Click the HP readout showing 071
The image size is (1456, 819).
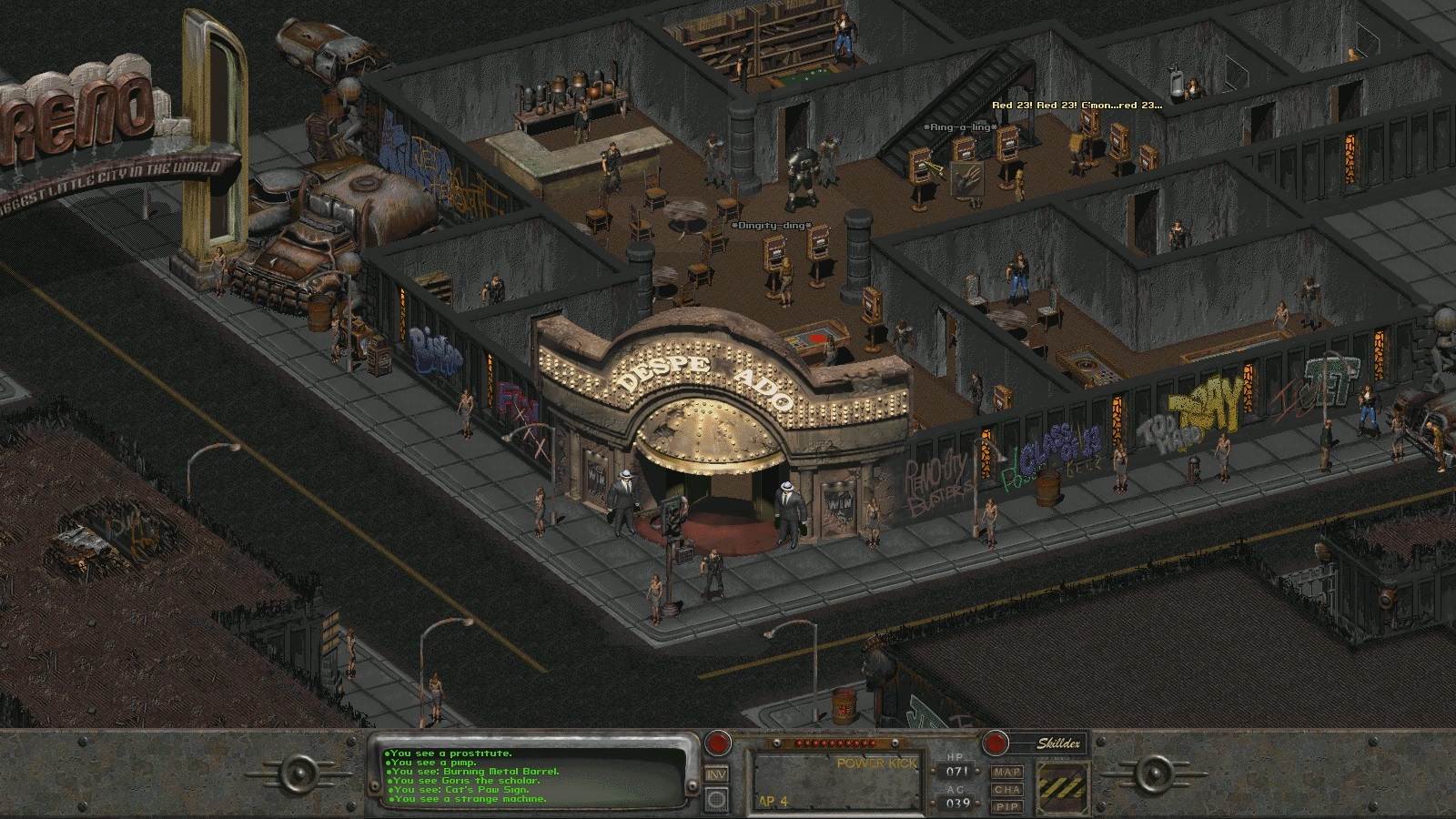click(957, 771)
